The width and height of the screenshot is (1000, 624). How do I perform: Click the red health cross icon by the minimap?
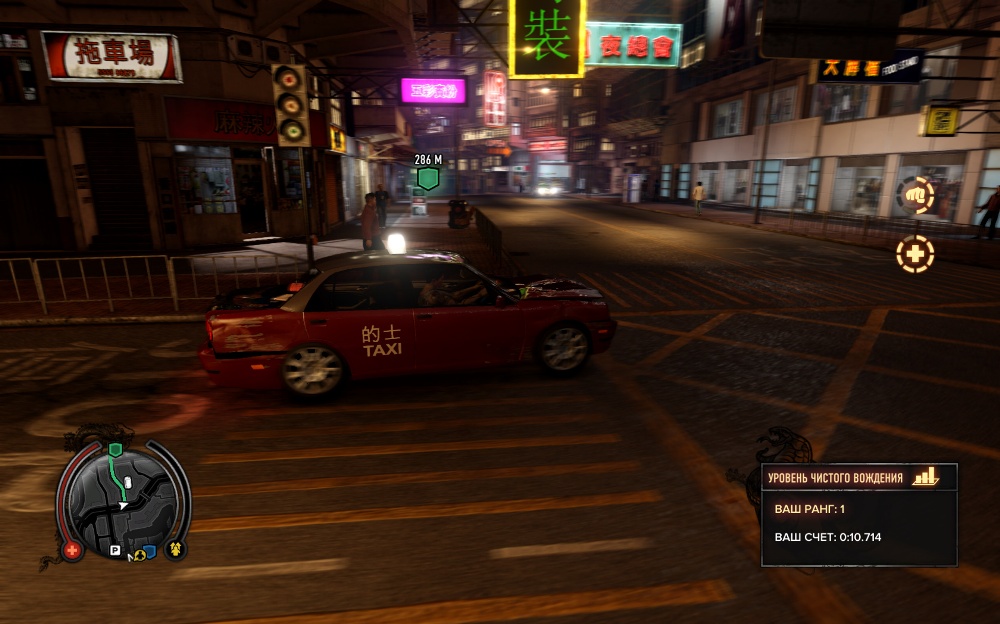point(72,549)
